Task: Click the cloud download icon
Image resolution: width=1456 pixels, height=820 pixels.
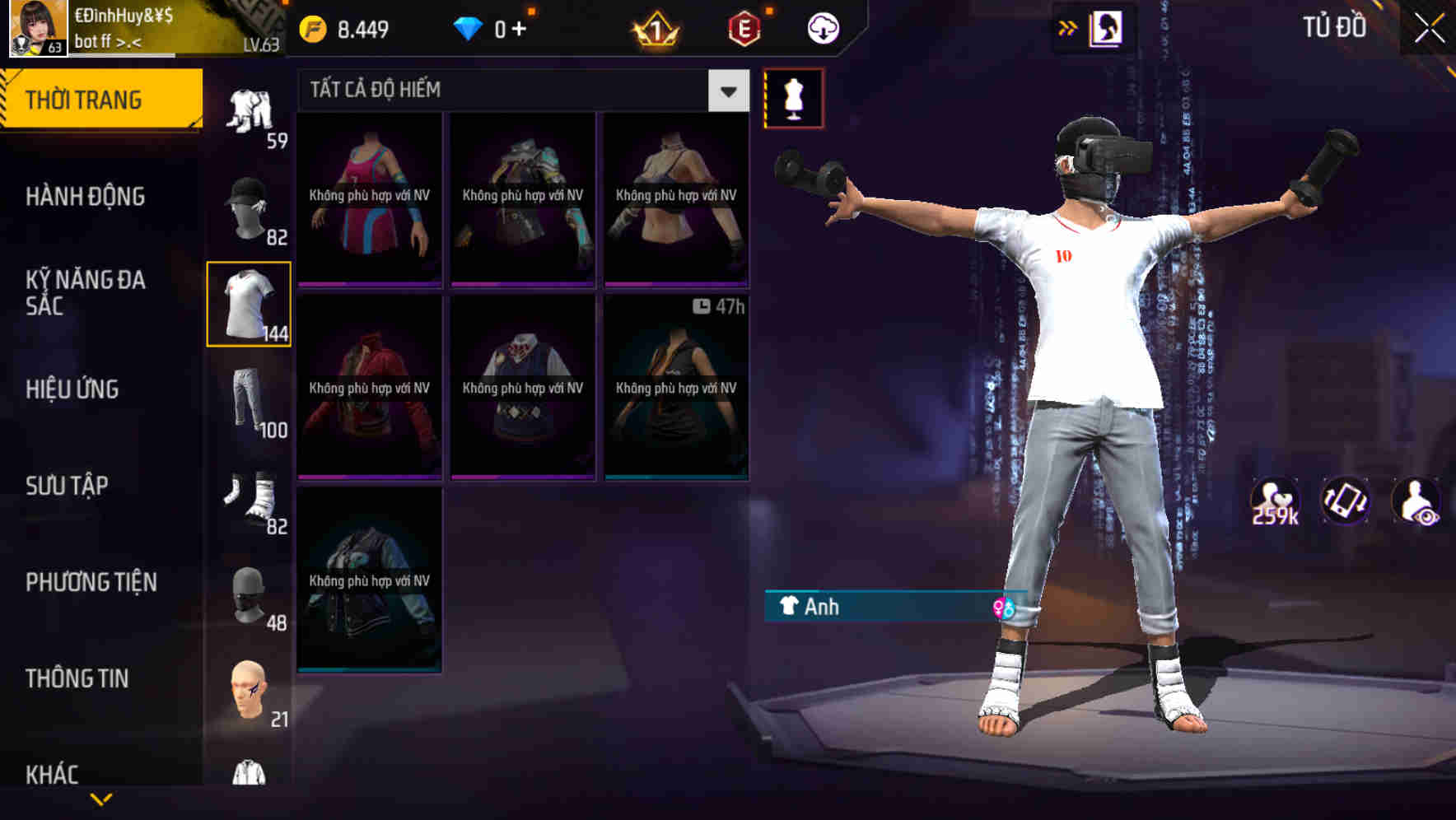Action: pyautogui.click(x=821, y=27)
